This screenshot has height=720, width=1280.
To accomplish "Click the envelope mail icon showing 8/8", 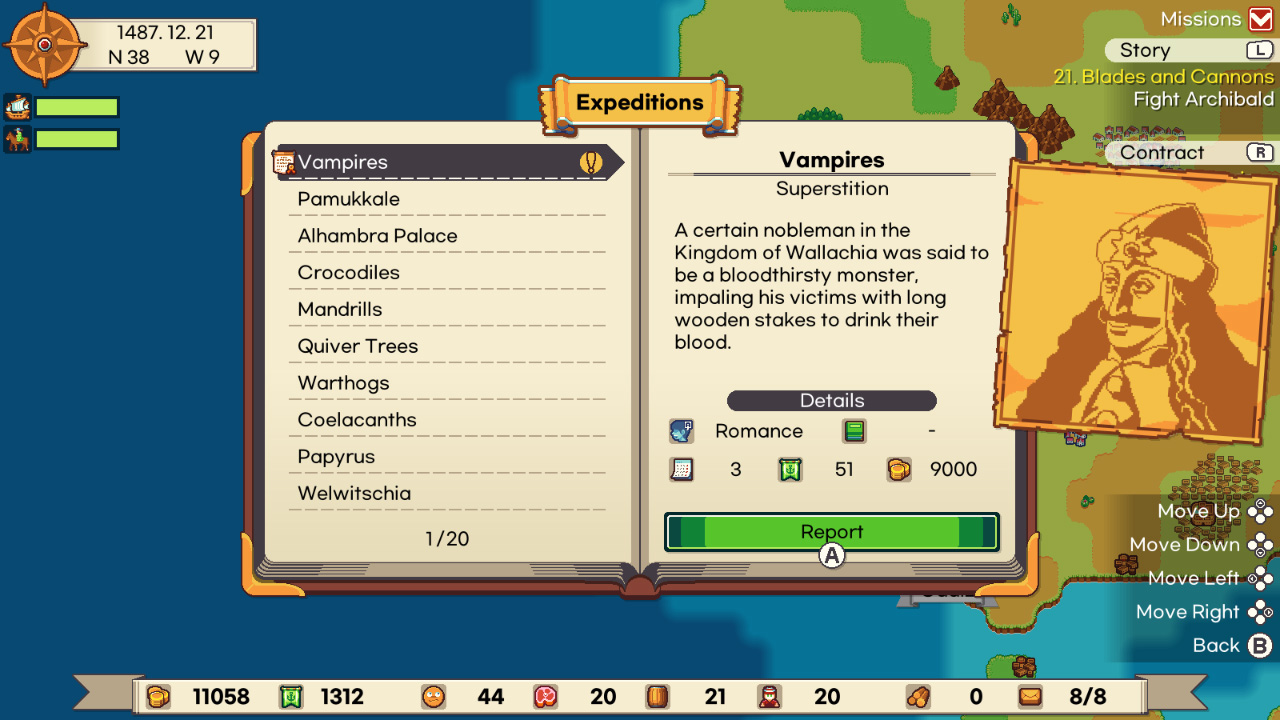I will (x=1030, y=696).
